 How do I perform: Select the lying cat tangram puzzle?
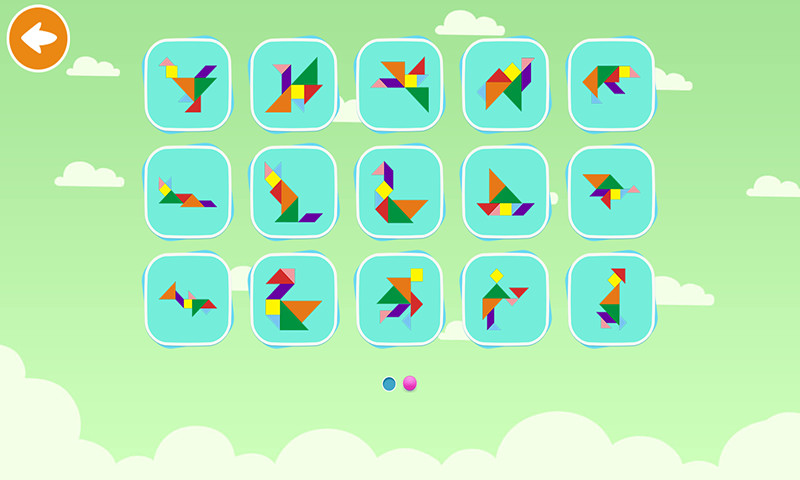(x=188, y=192)
